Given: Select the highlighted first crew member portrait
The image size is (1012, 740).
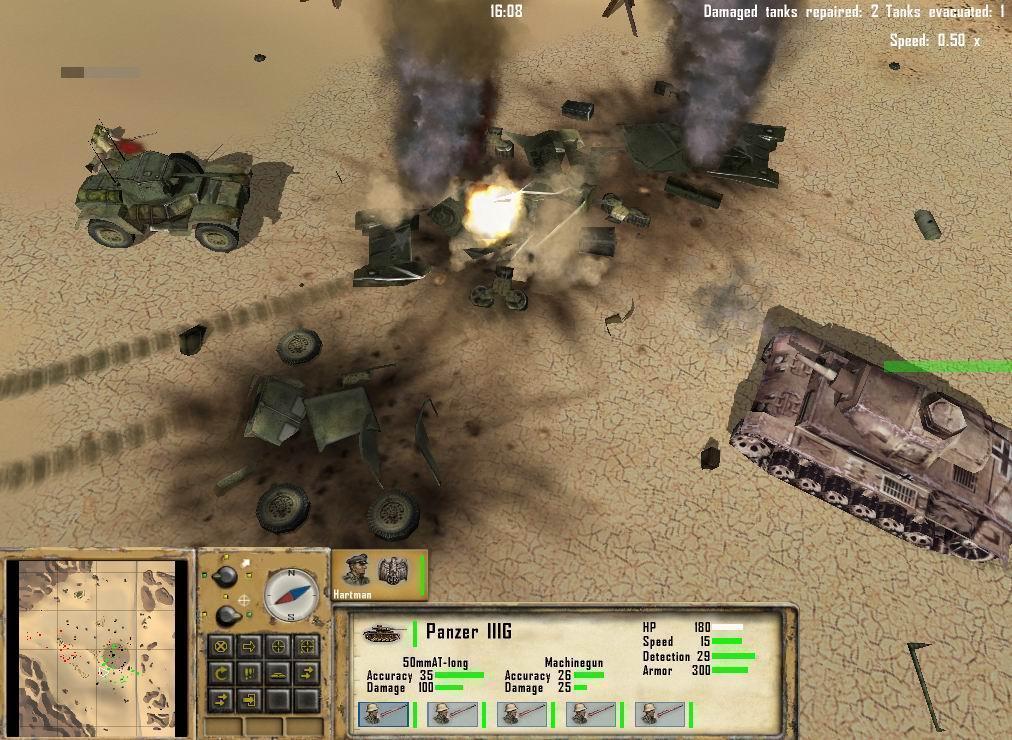Looking at the screenshot, I should coord(382,714).
